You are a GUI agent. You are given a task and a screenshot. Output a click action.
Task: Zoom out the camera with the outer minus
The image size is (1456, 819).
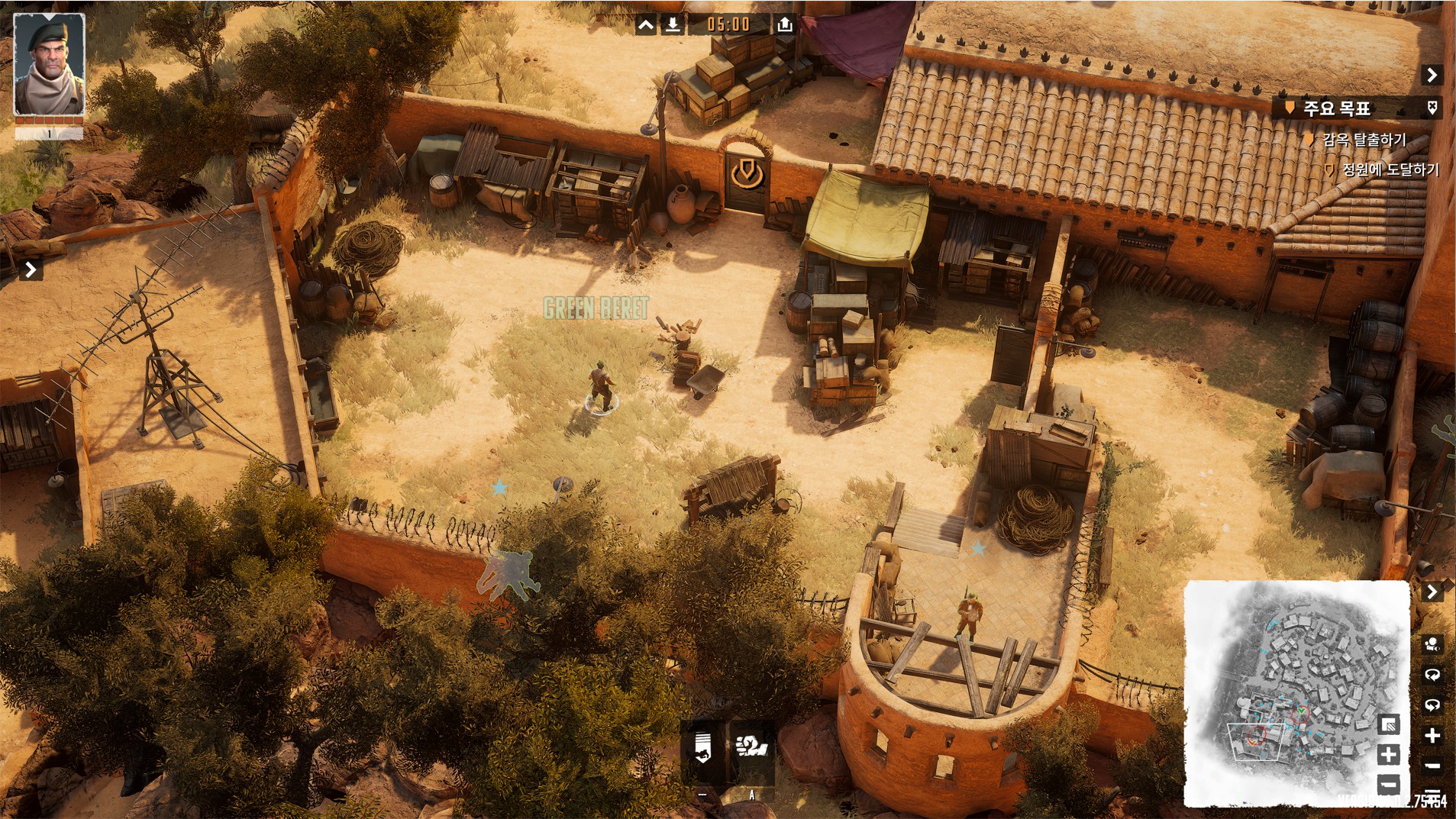click(1432, 766)
